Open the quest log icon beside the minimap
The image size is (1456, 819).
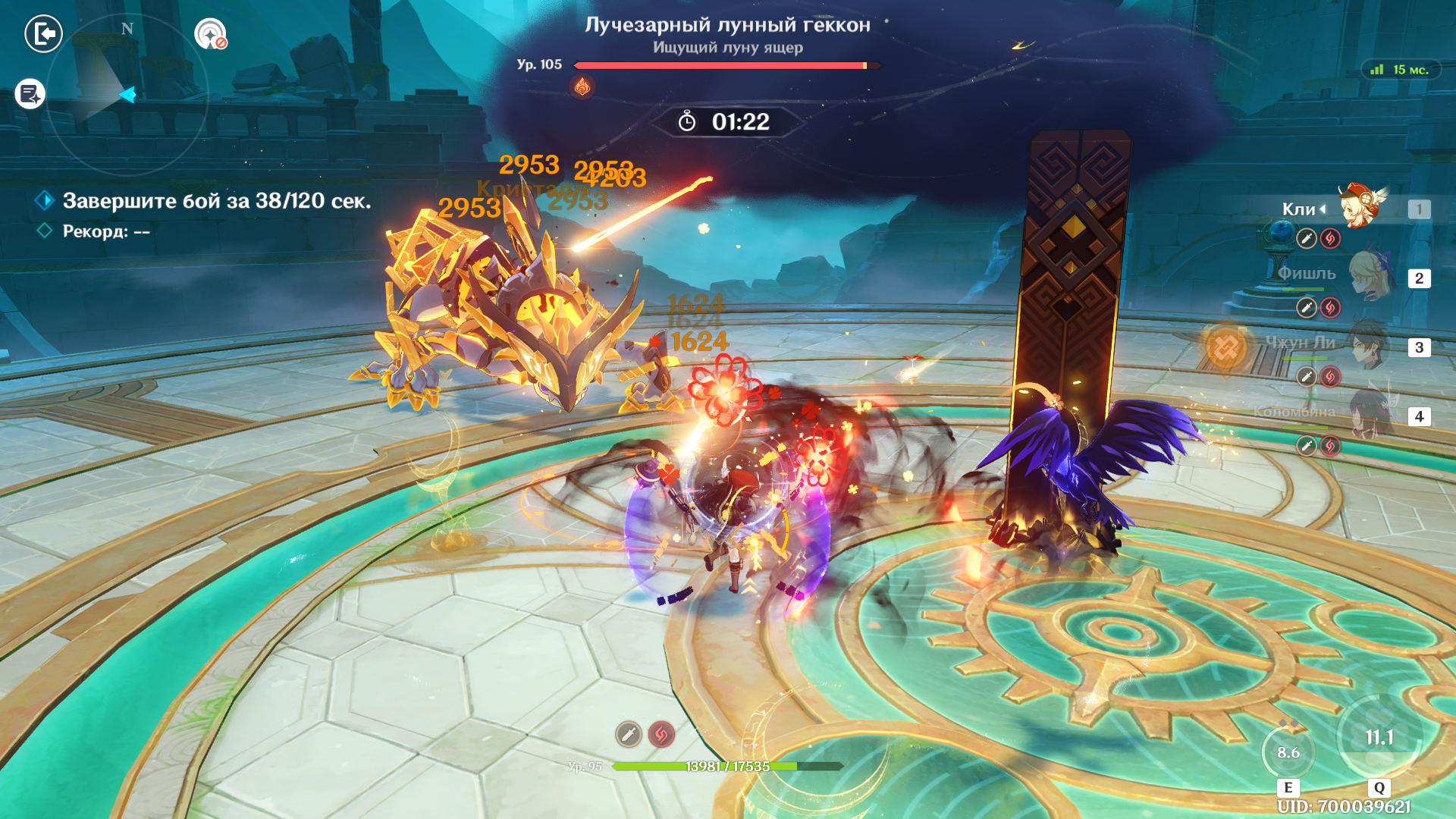(x=30, y=94)
